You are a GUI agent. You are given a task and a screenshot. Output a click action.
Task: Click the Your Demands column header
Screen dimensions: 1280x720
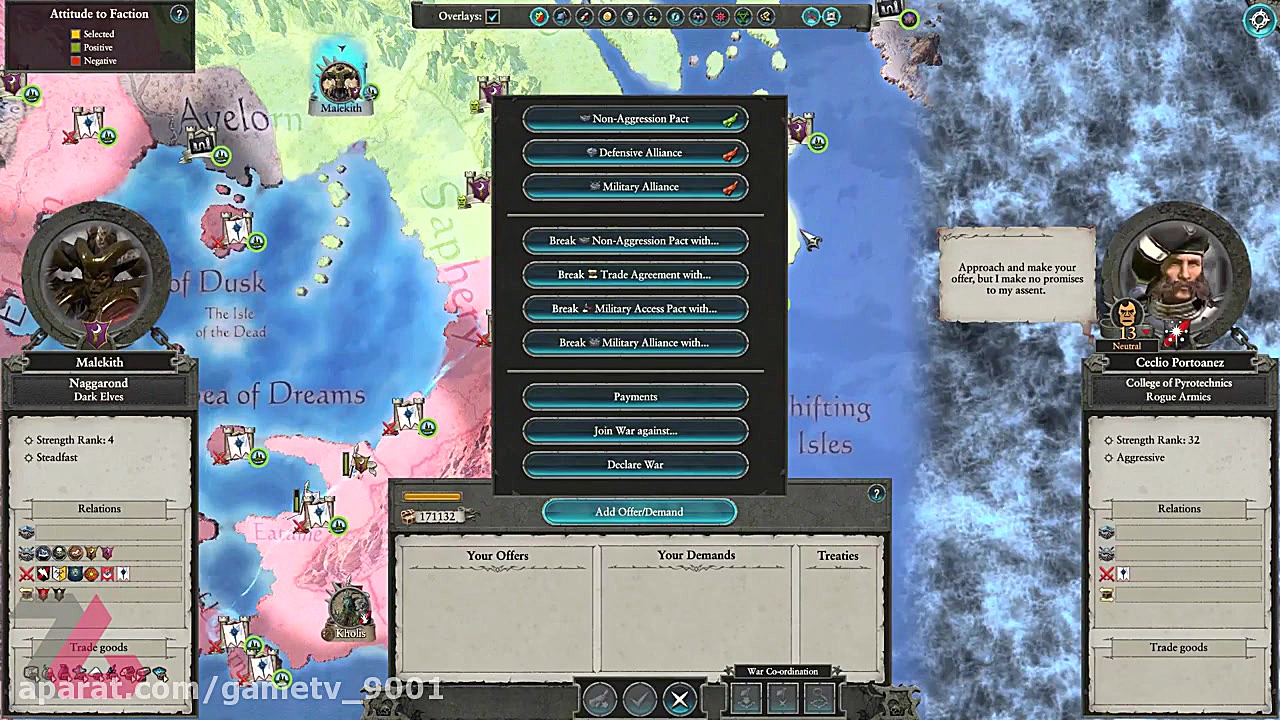pyautogui.click(x=697, y=555)
